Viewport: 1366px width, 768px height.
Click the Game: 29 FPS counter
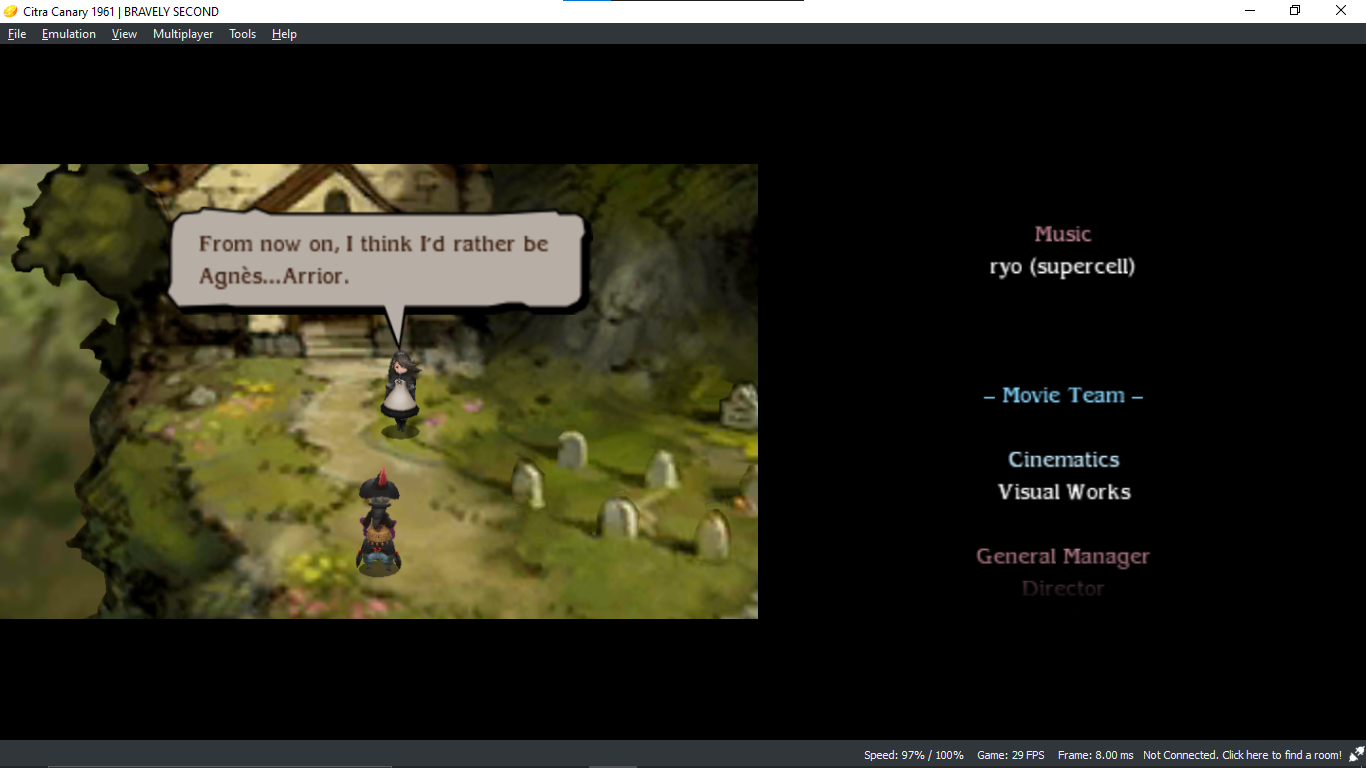click(x=1011, y=755)
